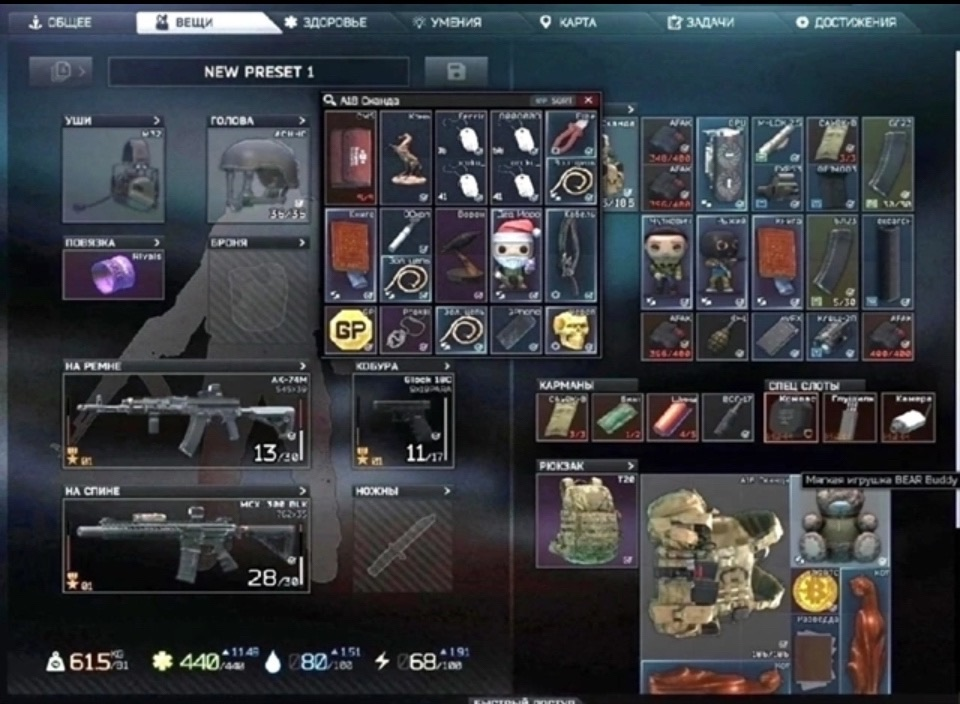Sort items in the container popup
The image size is (960, 704).
[x=554, y=100]
